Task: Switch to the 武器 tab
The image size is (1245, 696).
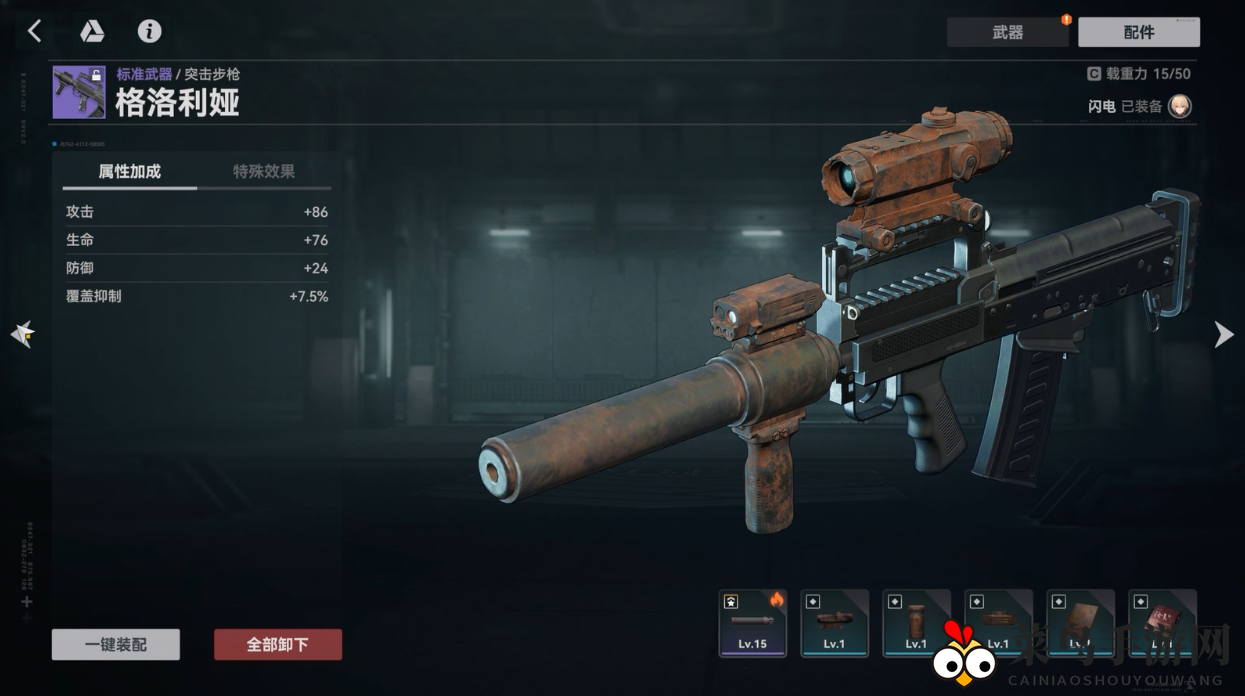Action: click(x=1007, y=32)
